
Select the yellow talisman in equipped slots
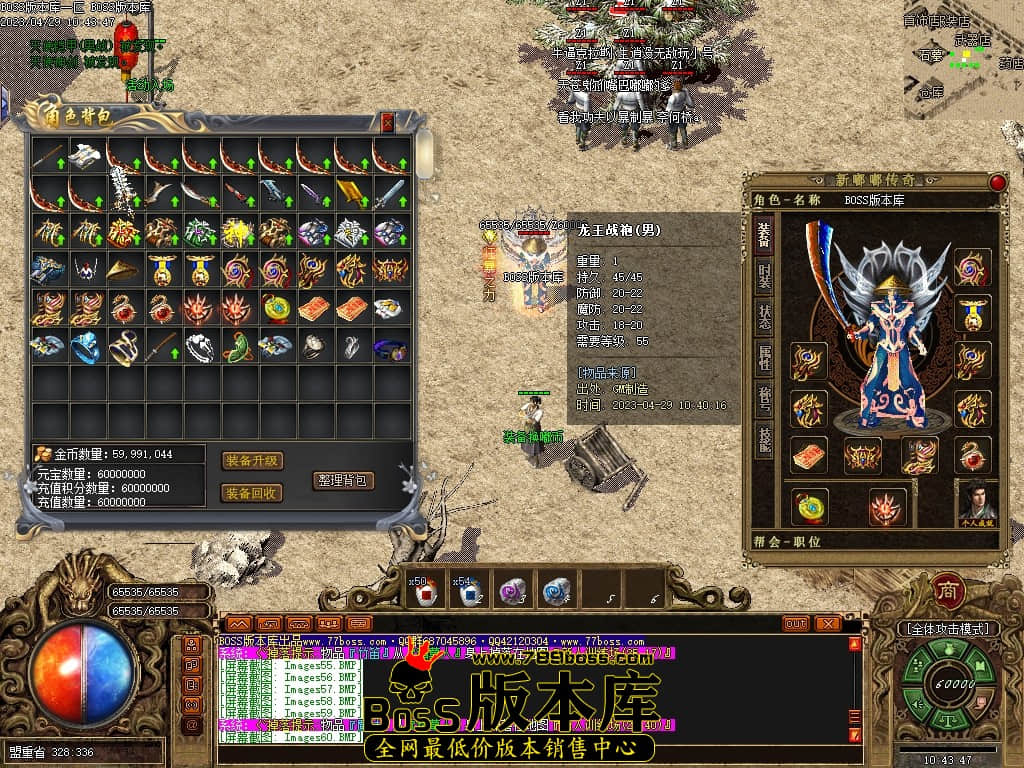pyautogui.click(x=809, y=456)
